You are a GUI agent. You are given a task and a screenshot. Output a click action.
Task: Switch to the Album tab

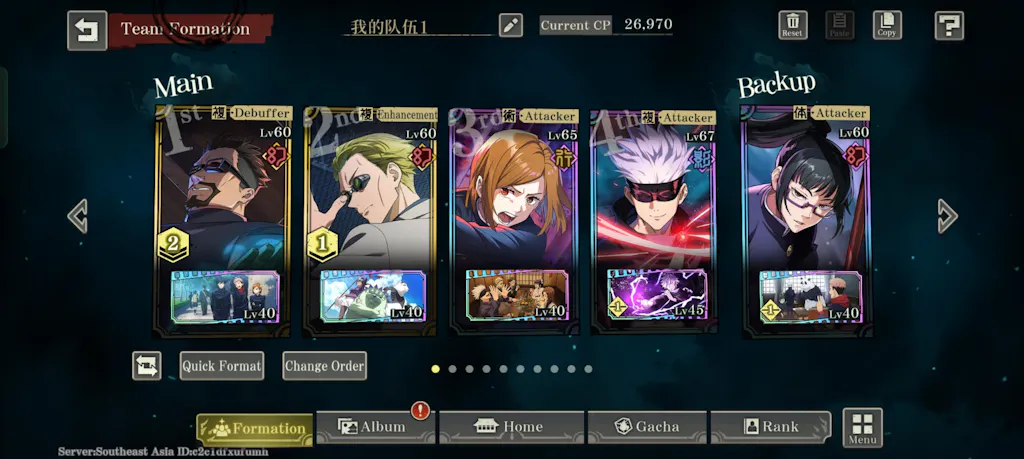[x=375, y=427]
